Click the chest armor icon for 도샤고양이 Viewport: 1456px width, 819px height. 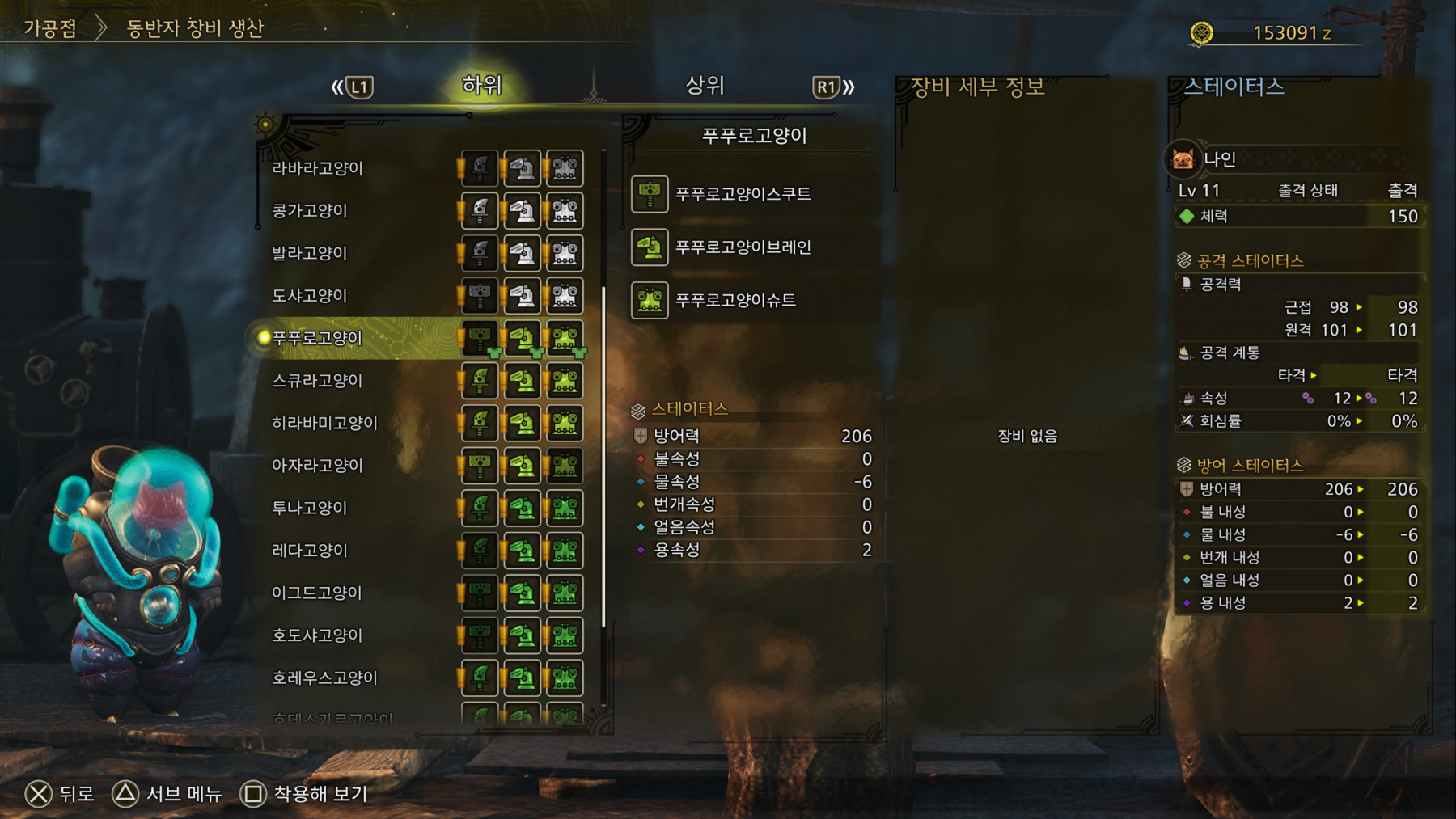tap(565, 295)
